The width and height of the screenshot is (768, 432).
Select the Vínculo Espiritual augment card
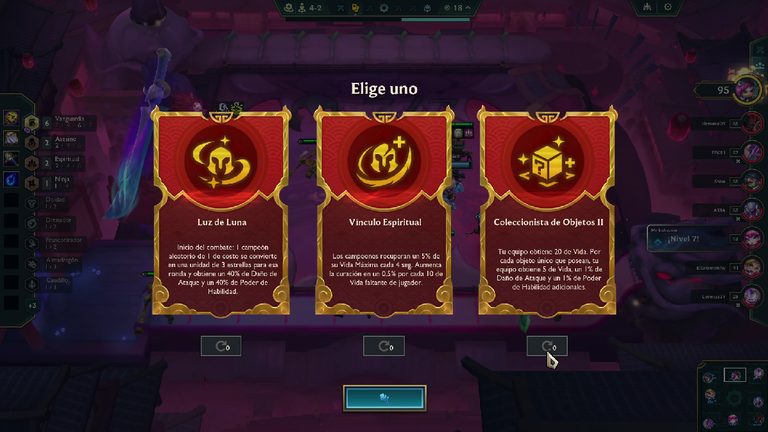point(384,210)
